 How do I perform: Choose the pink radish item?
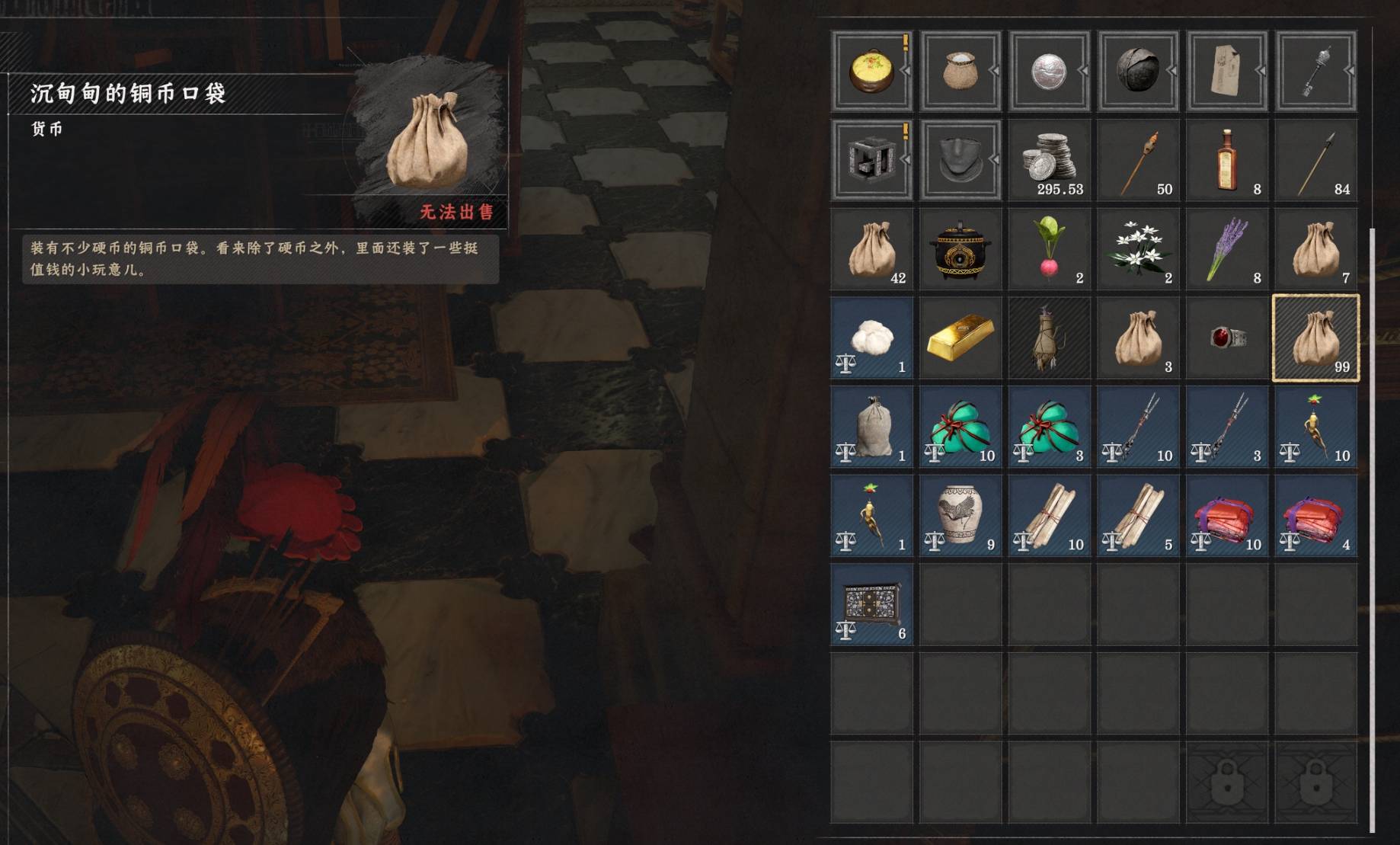click(x=1049, y=250)
